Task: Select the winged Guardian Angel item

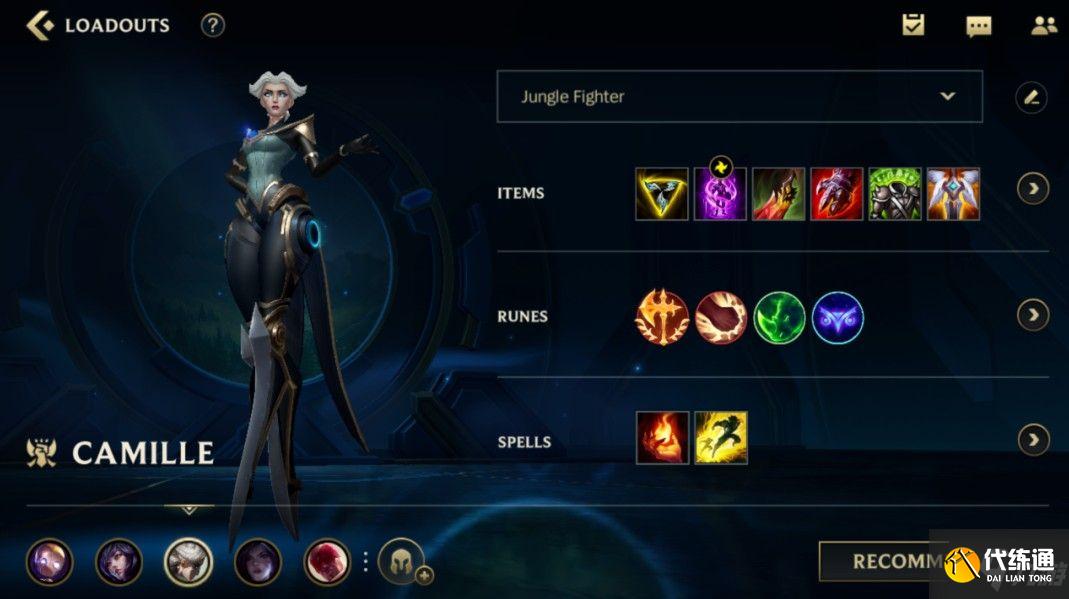Action: coord(953,194)
